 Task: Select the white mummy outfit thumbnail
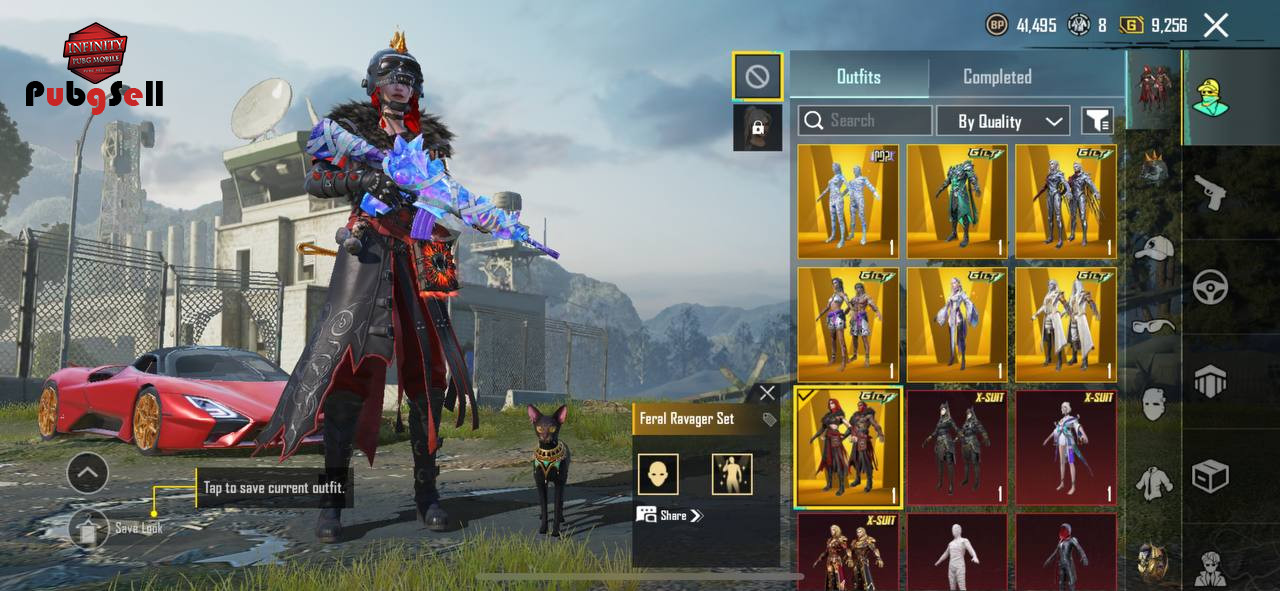coord(957,551)
